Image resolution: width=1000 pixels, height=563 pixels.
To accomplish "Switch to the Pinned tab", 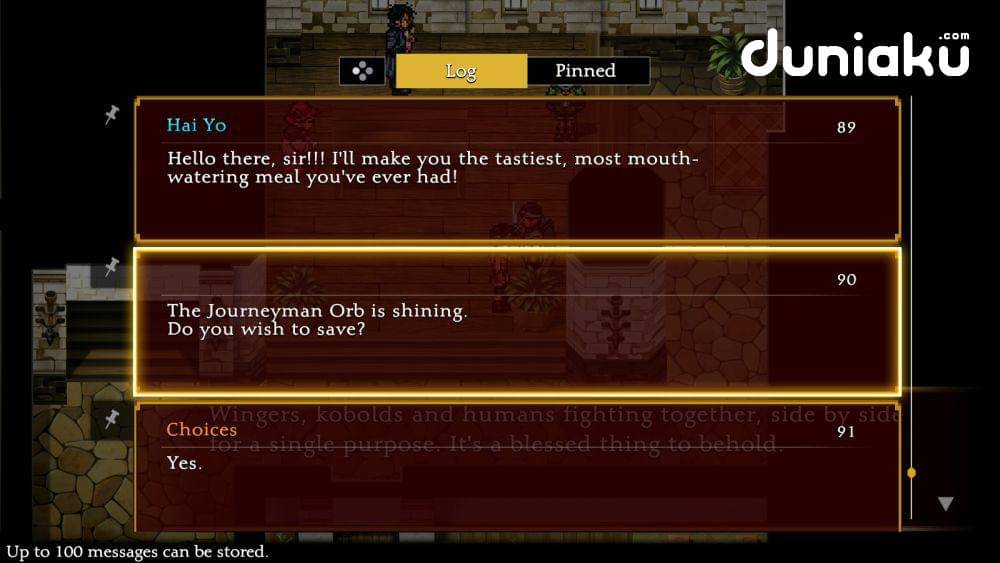I will 586,71.
